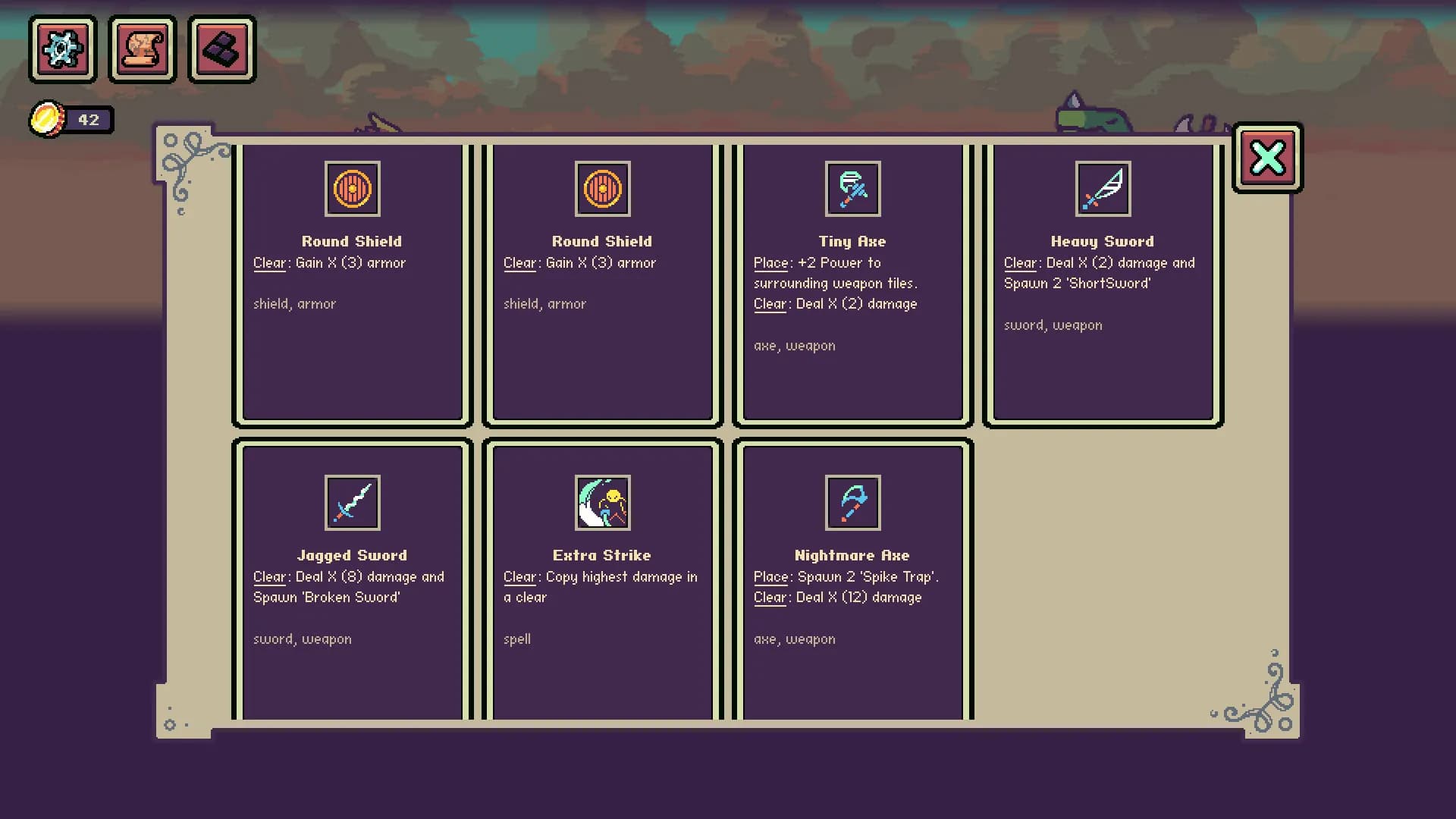Click the Heavy Sword icon
This screenshot has width=1456, height=819.
point(1102,189)
